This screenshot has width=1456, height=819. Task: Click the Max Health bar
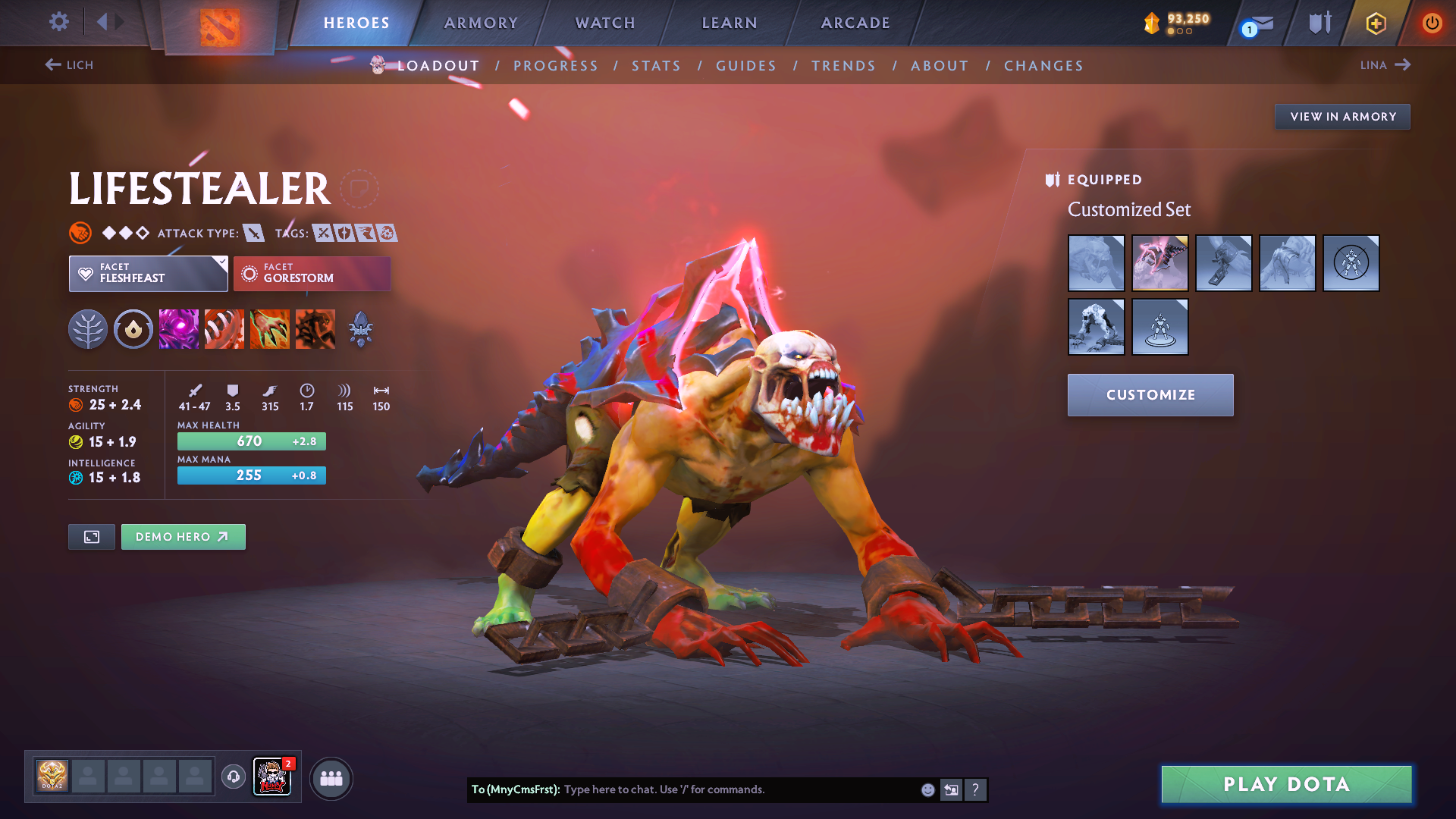(252, 441)
